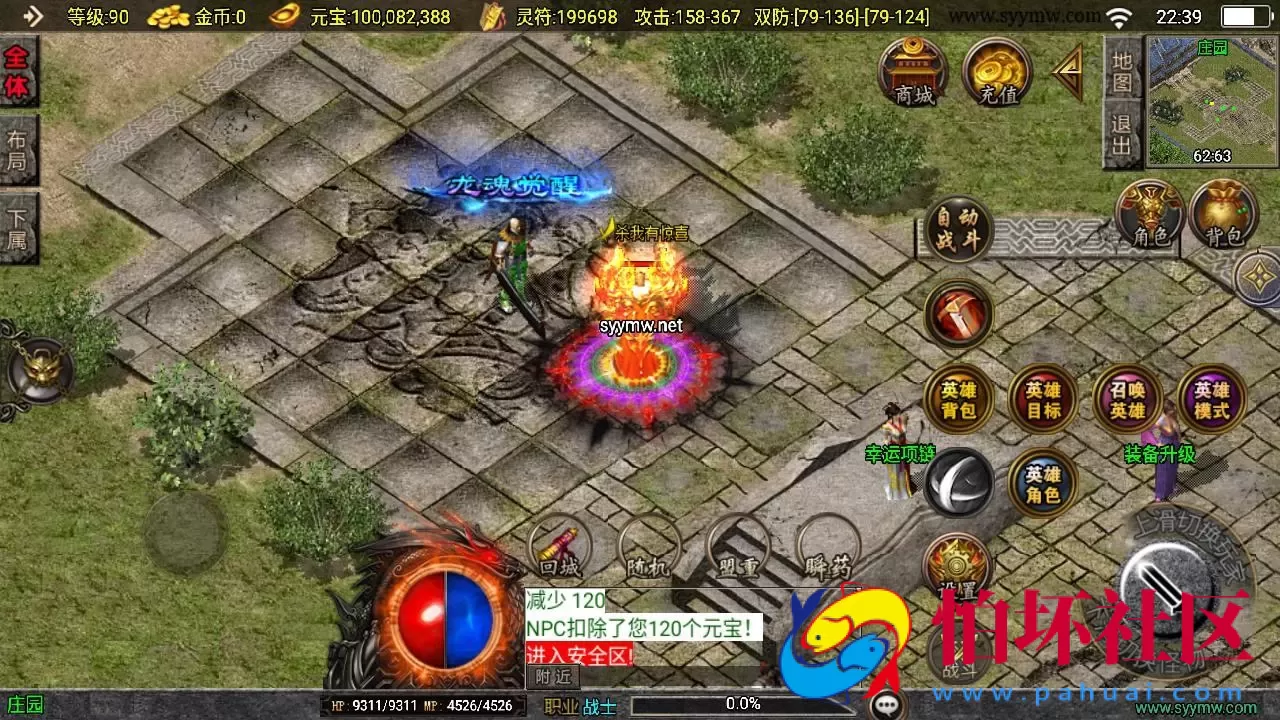
Task: Switch chat channel via 全体 selector
Action: tap(19, 72)
